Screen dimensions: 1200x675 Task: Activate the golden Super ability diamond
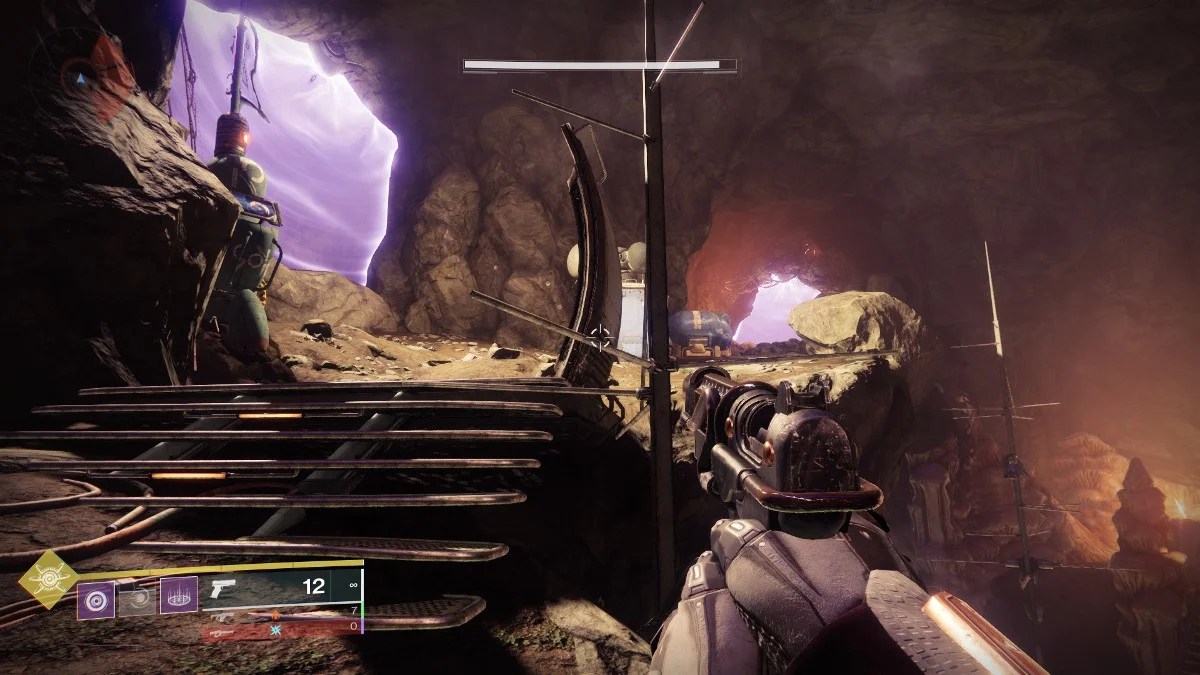(x=47, y=578)
